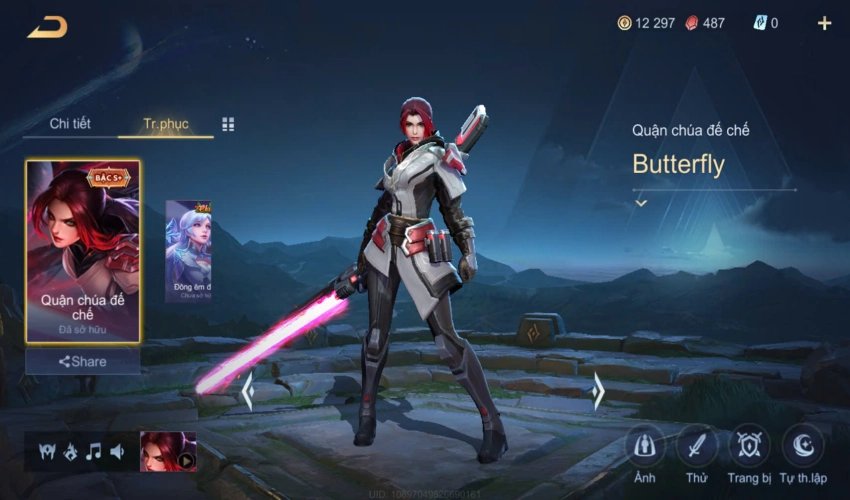The height and width of the screenshot is (500, 850).
Task: Show the next hero with right arrow
Action: 598,391
